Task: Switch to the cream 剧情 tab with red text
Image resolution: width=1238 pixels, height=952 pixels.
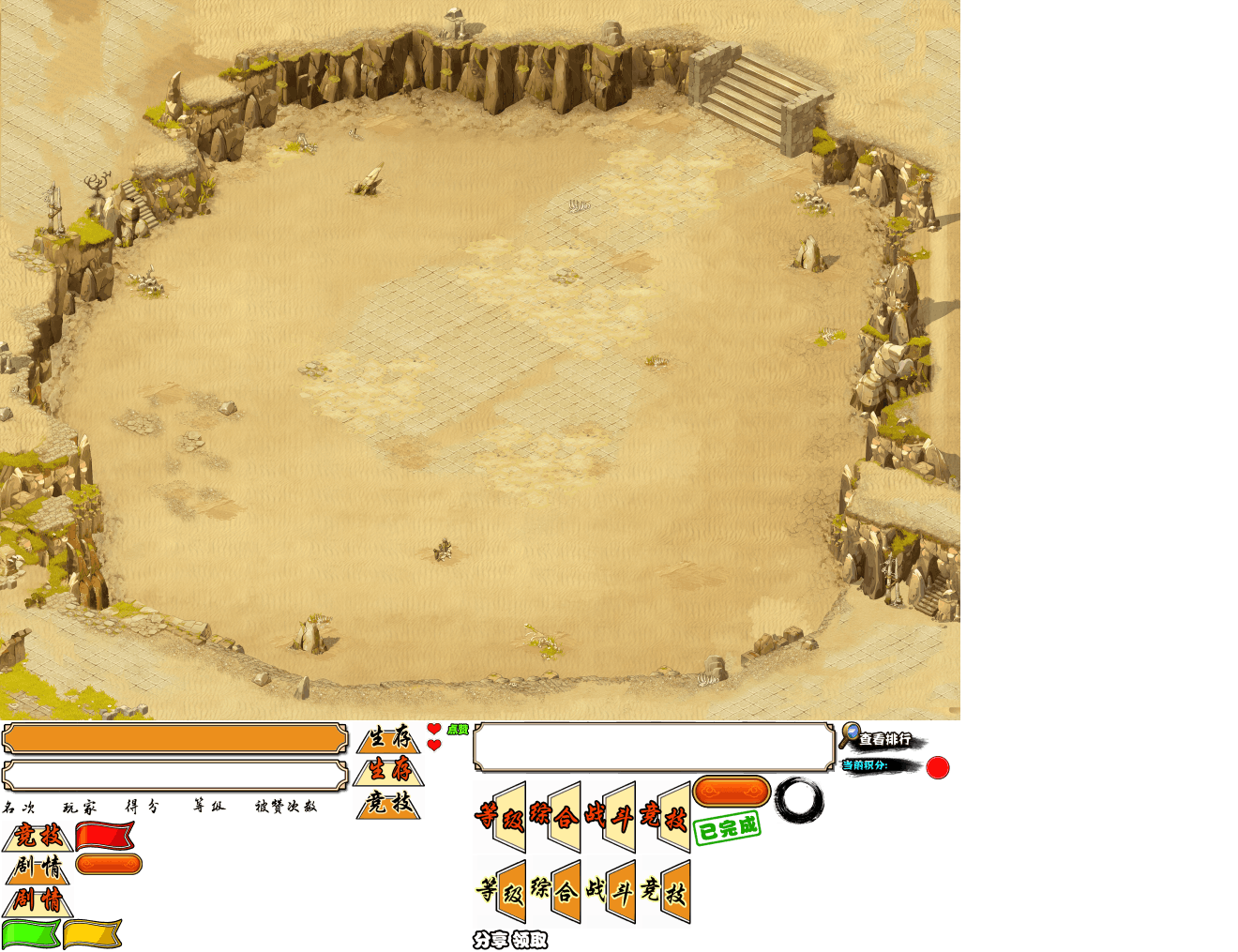Action: click(38, 899)
